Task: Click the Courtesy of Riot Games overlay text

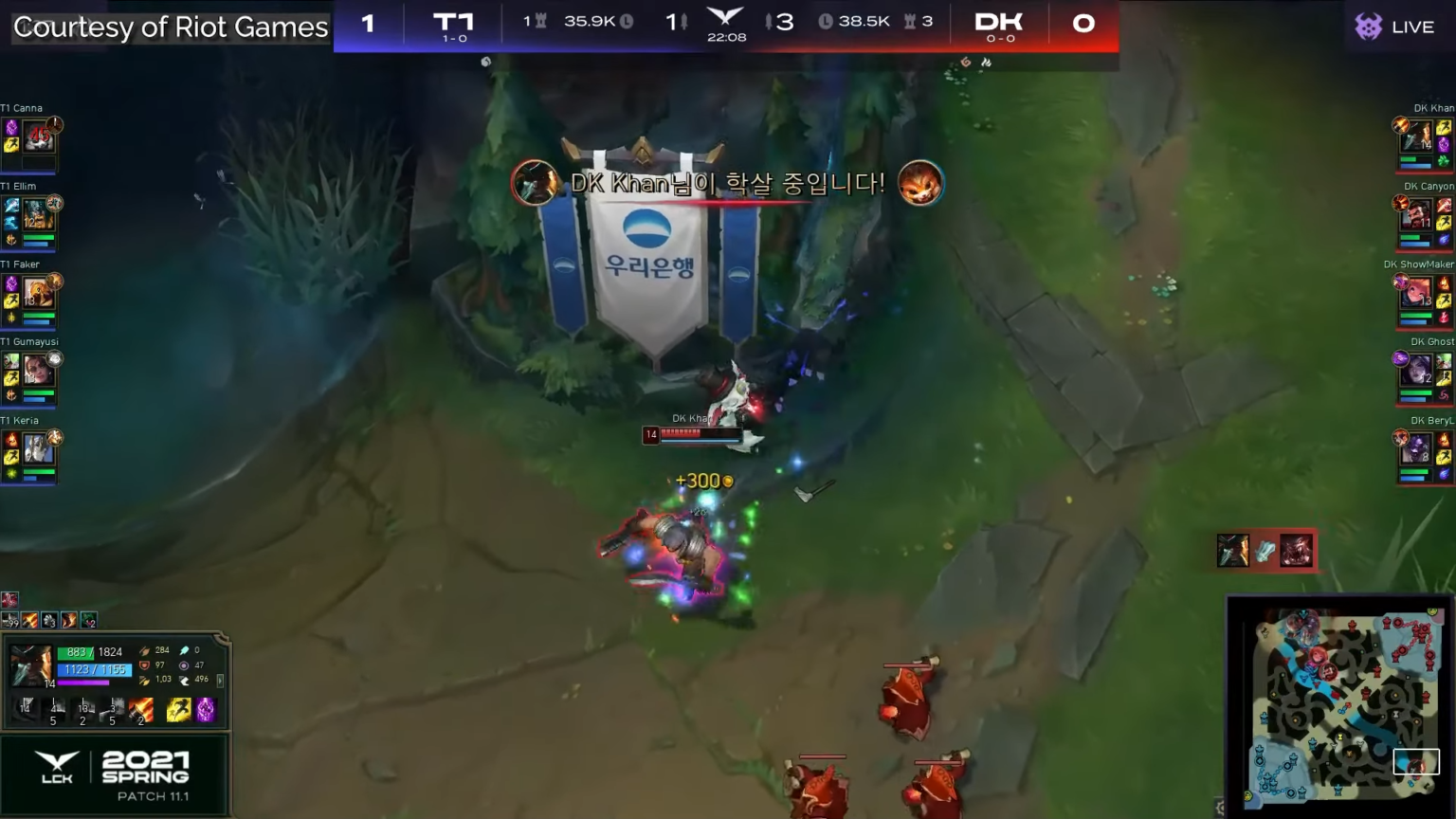Action: [x=169, y=27]
